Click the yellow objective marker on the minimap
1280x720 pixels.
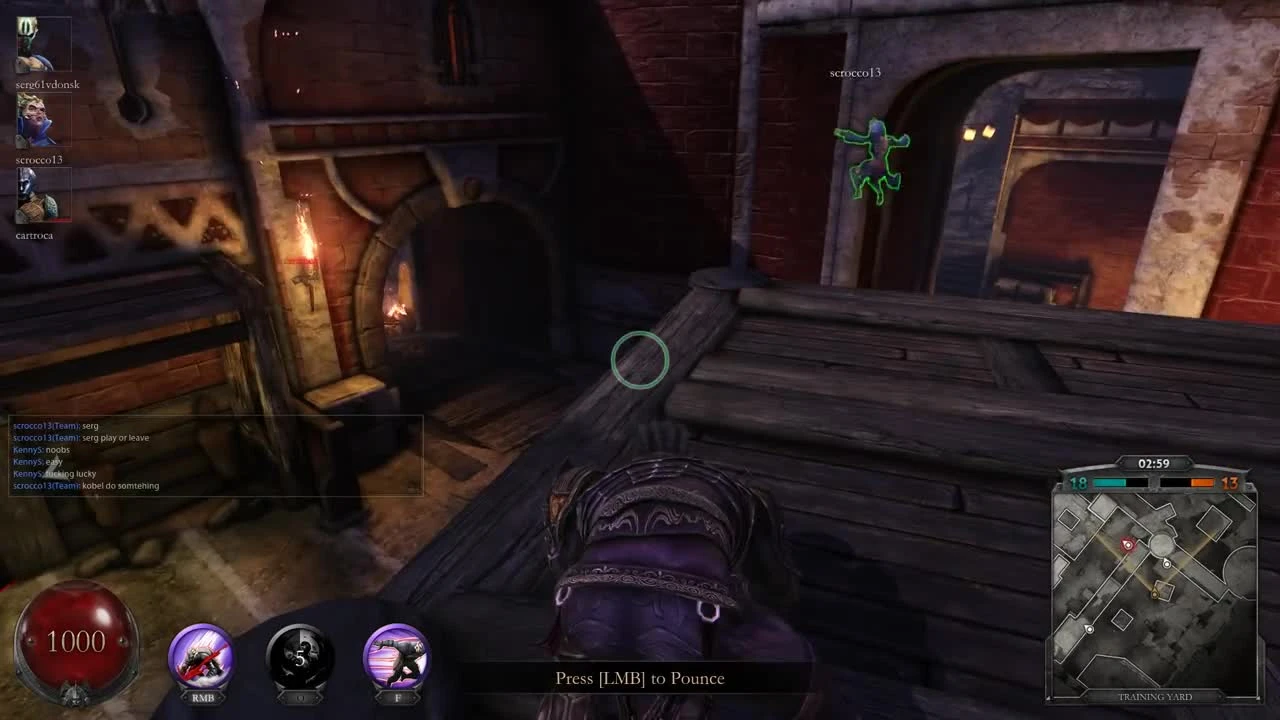click(1153, 593)
